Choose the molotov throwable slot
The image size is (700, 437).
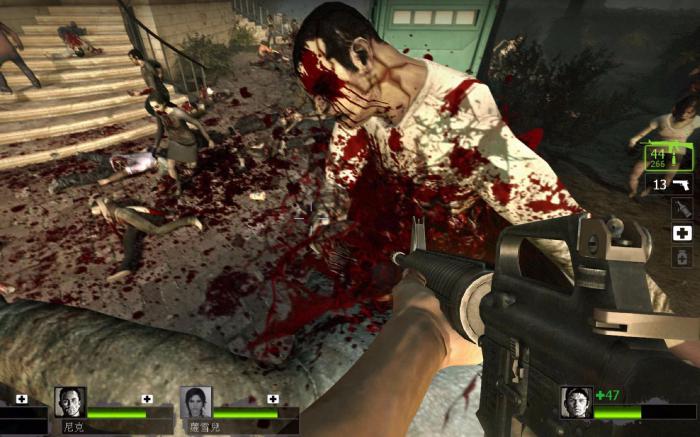pos(682,209)
